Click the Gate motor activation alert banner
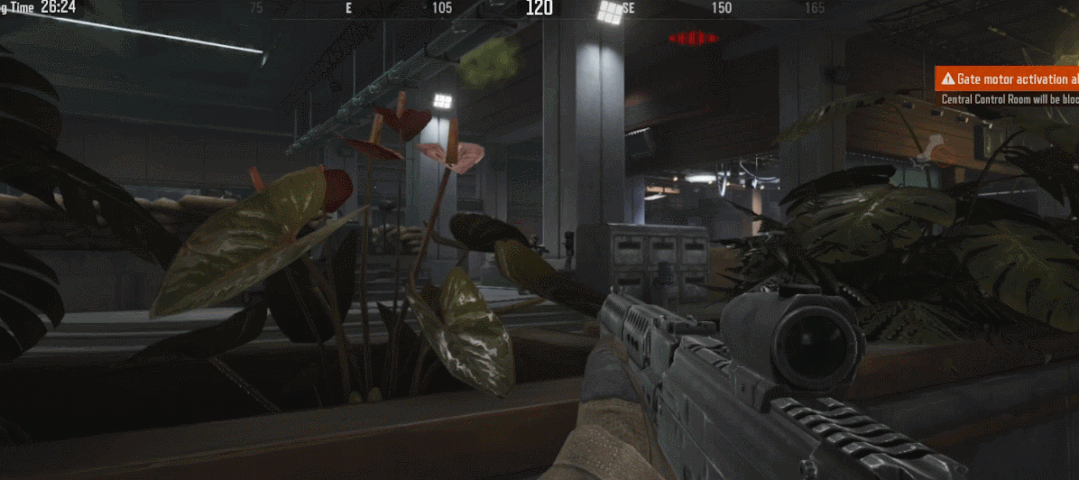 1007,79
